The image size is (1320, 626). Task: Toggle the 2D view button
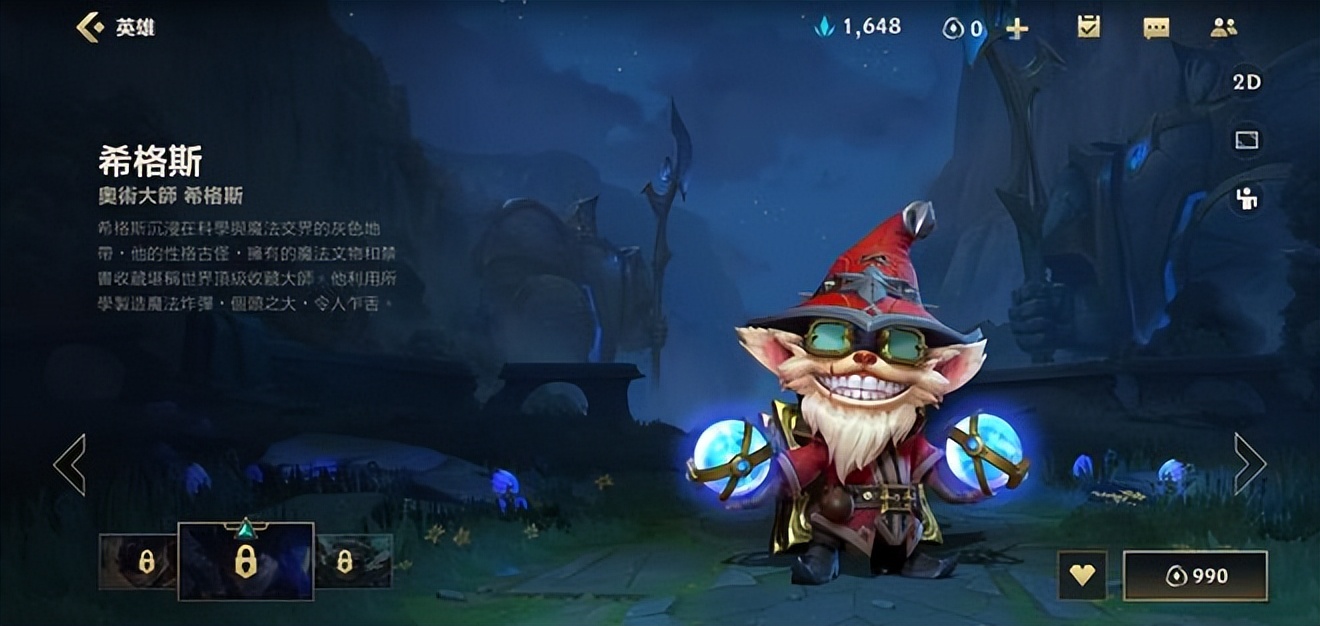pos(1246,83)
